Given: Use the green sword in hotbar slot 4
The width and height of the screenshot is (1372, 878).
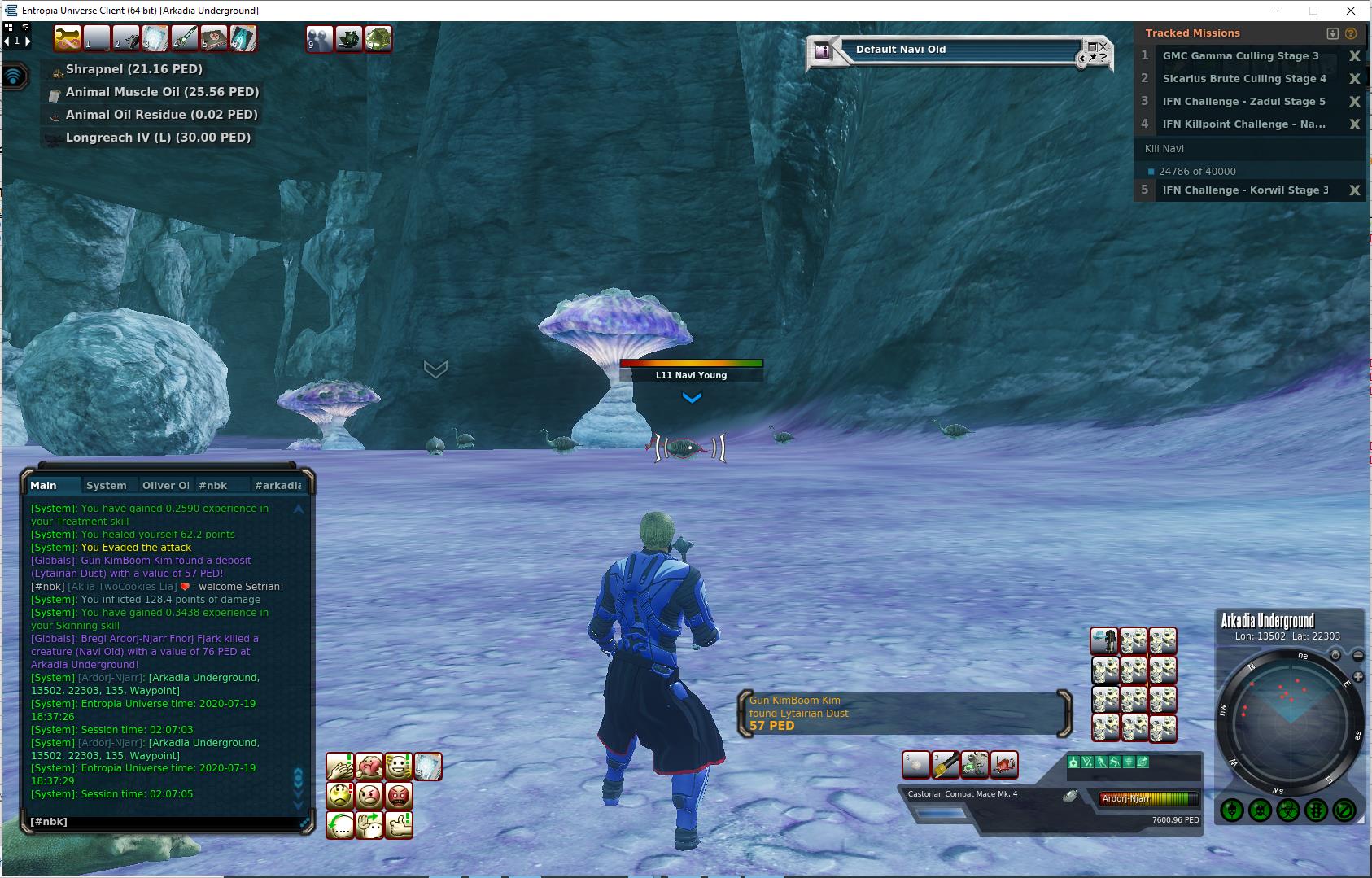Looking at the screenshot, I should click(x=185, y=38).
